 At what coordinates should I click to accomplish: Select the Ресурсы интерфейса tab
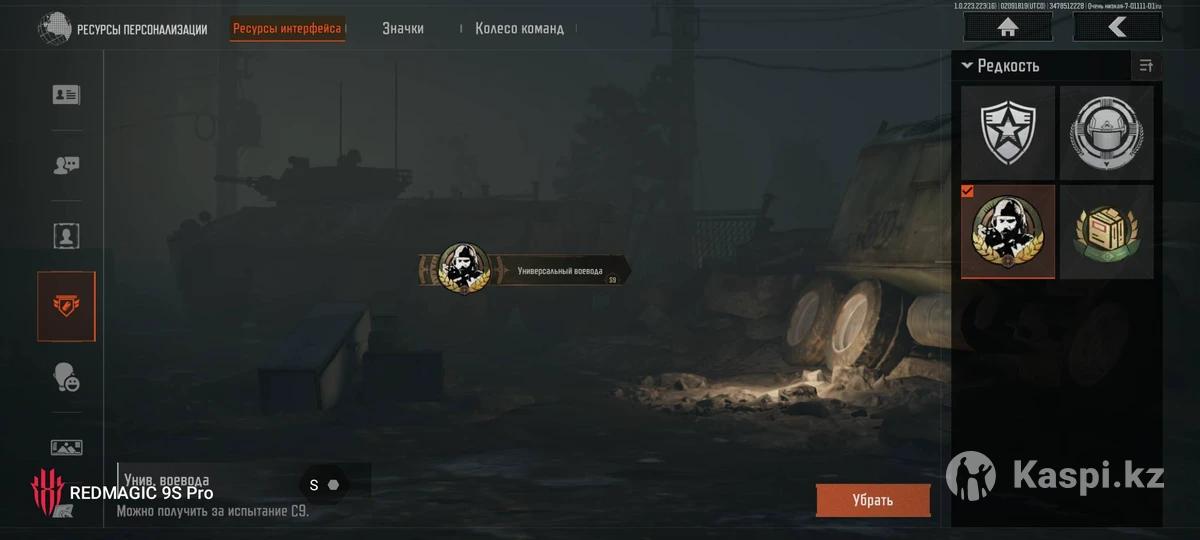(x=288, y=28)
